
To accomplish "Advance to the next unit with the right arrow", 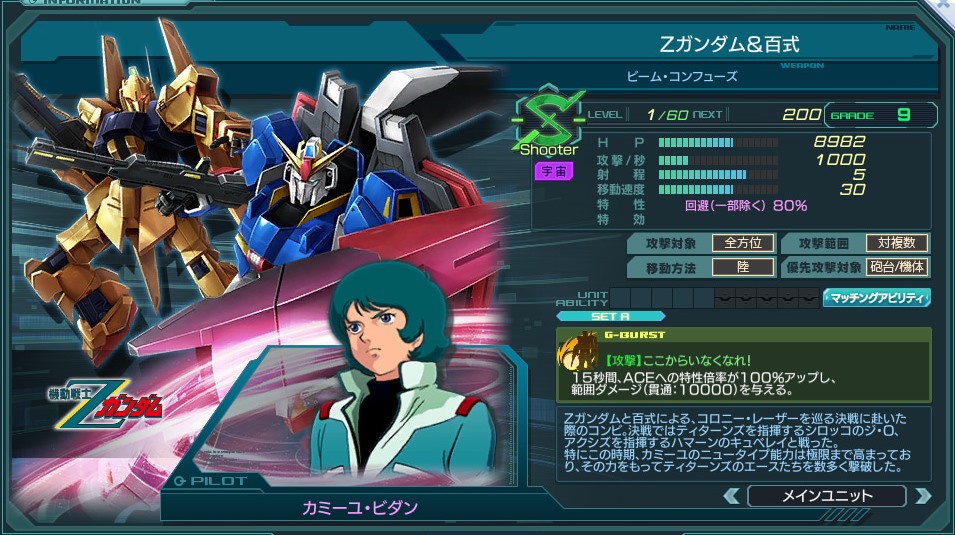I will point(922,496).
